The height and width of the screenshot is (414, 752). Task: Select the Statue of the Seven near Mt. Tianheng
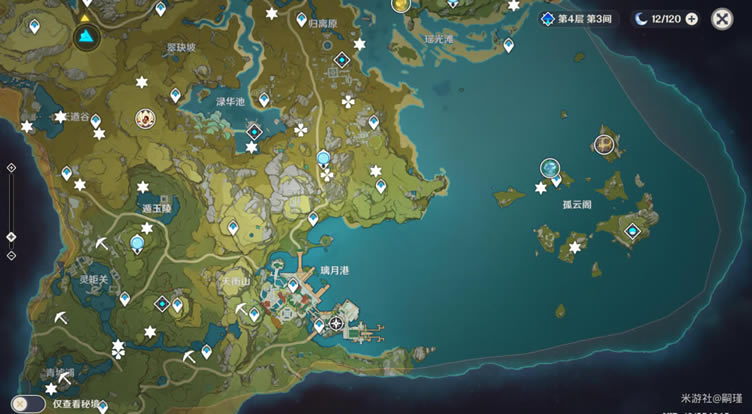click(138, 242)
